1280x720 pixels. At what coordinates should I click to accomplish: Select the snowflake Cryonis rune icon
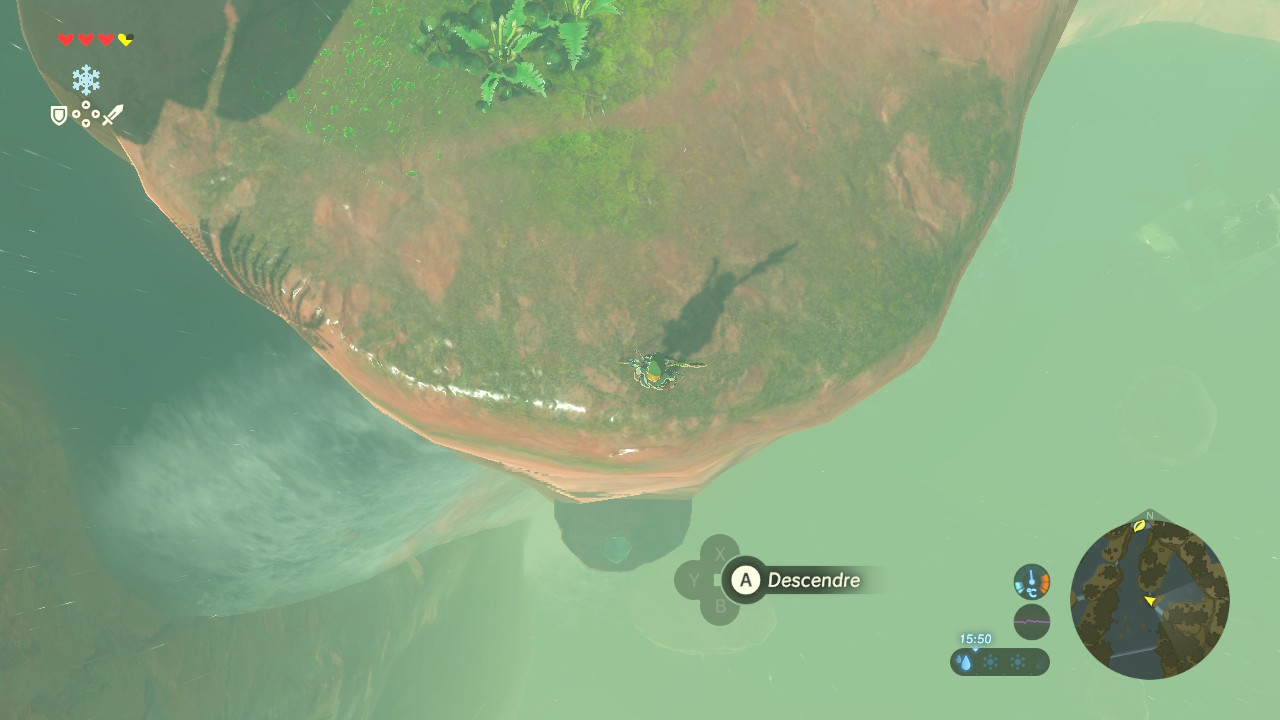tap(86, 80)
